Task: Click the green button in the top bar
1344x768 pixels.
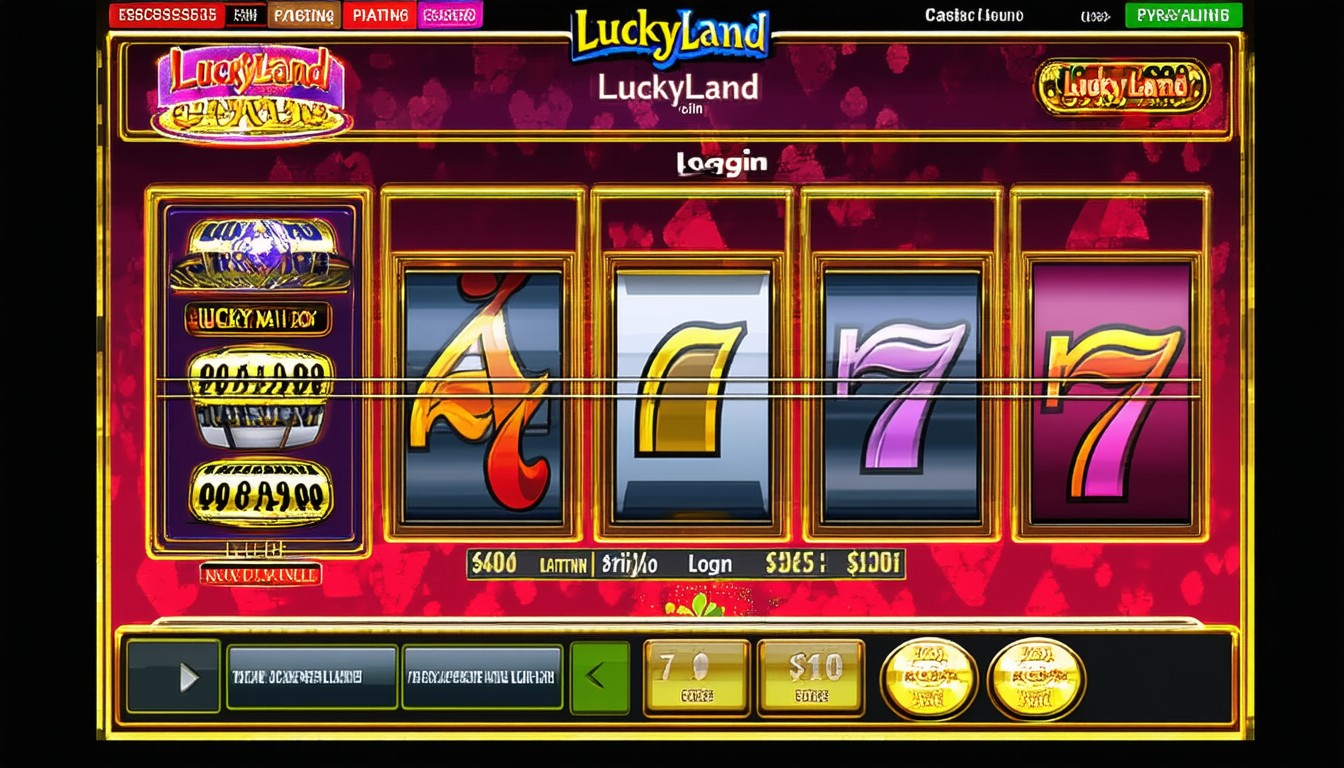Action: [x=1183, y=15]
